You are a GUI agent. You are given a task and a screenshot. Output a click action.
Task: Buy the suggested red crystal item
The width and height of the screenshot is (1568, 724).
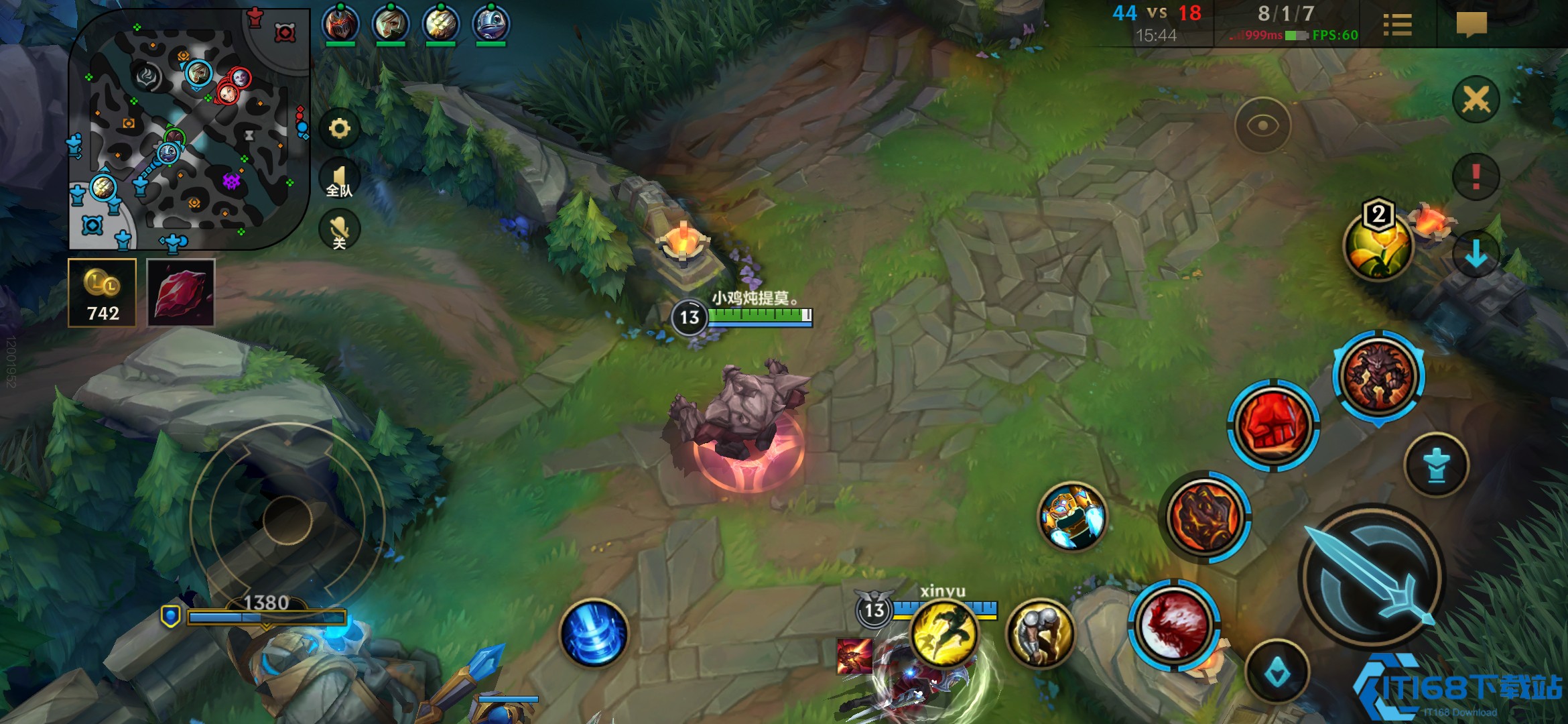tap(181, 293)
